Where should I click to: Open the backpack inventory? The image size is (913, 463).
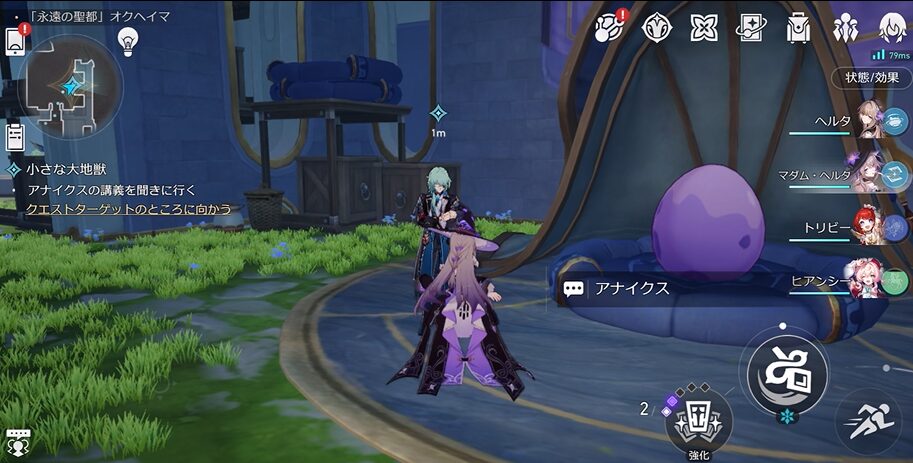(x=798, y=28)
